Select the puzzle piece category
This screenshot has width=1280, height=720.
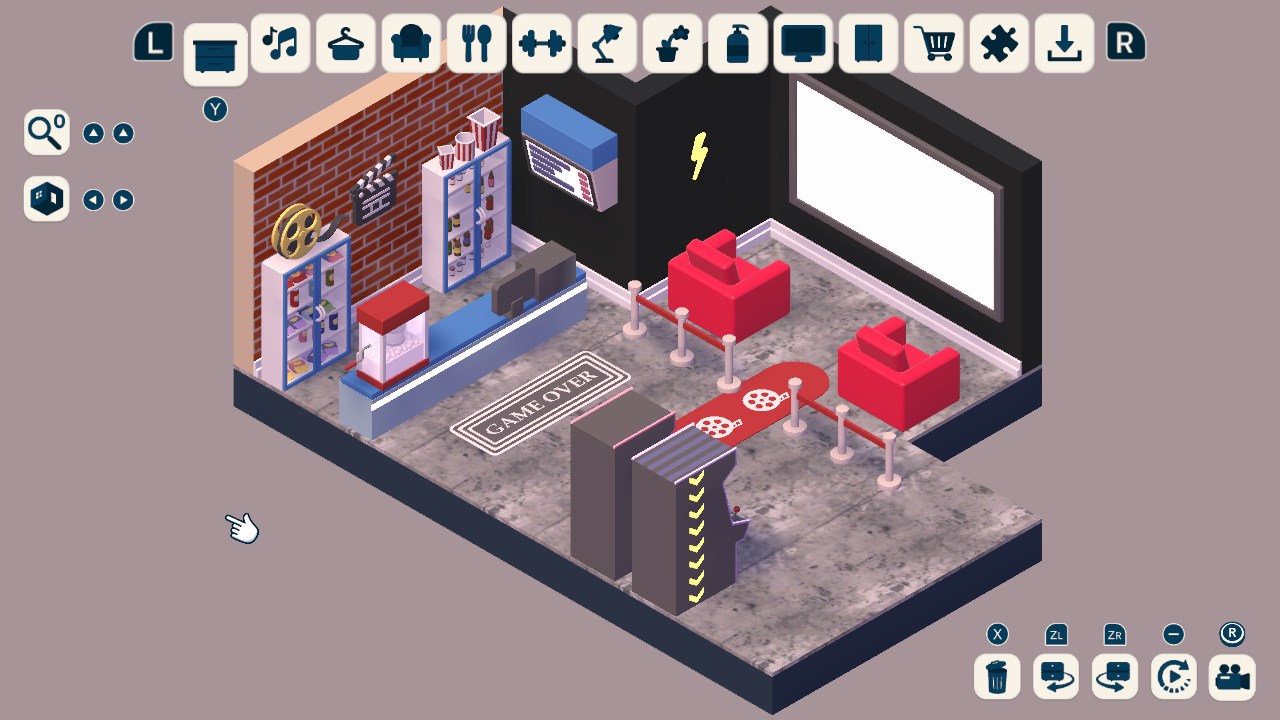tap(998, 44)
